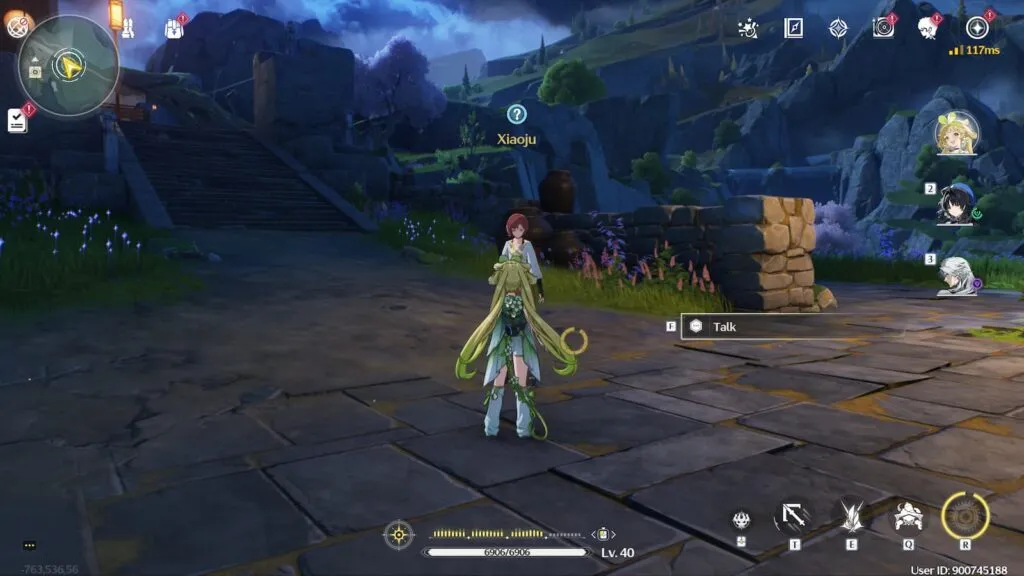Open the character head icon with alert
Image resolution: width=1024 pixels, height=576 pixels.
pyautogui.click(x=927, y=28)
